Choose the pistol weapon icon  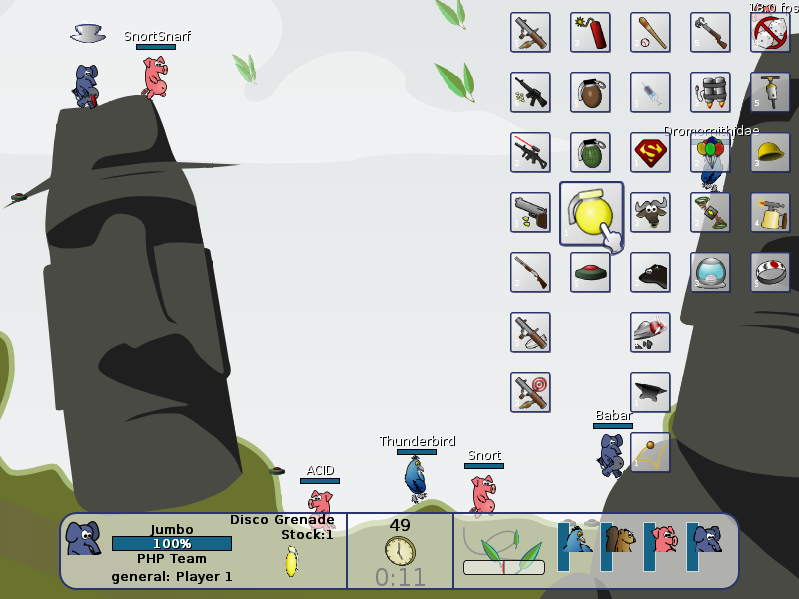pyautogui.click(x=530, y=212)
